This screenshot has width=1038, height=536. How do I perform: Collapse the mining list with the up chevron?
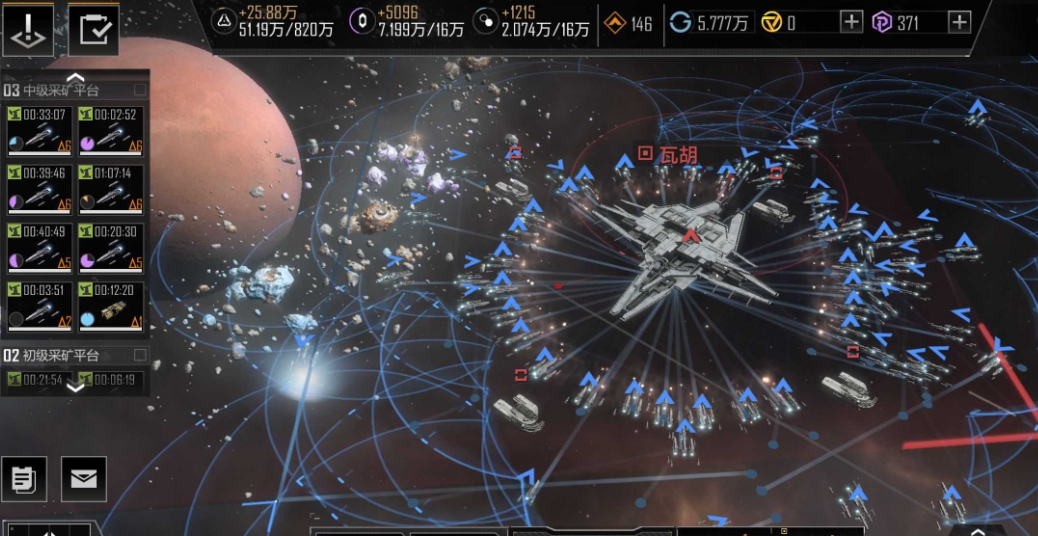(75, 76)
